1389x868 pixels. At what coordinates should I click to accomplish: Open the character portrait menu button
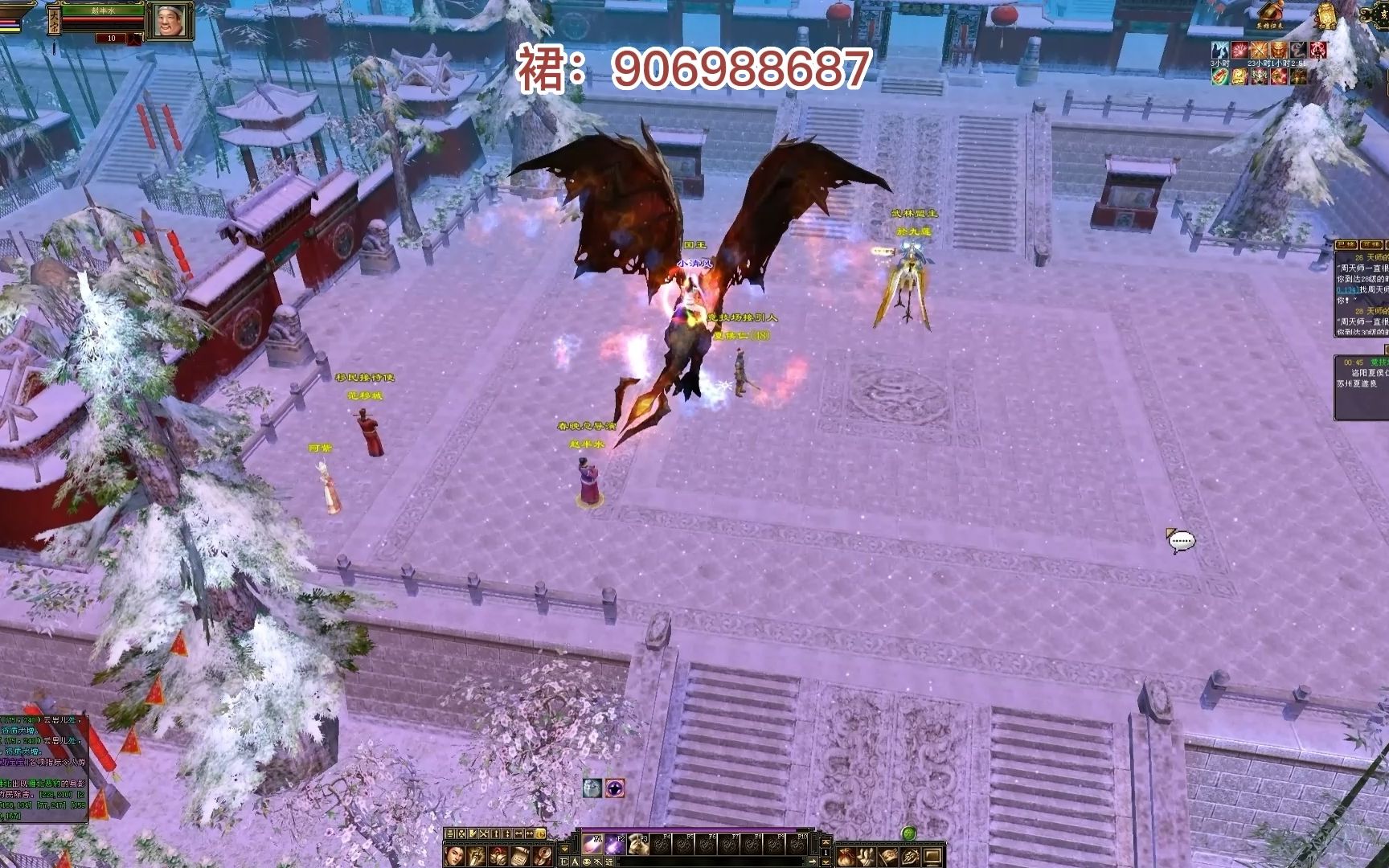point(454,855)
